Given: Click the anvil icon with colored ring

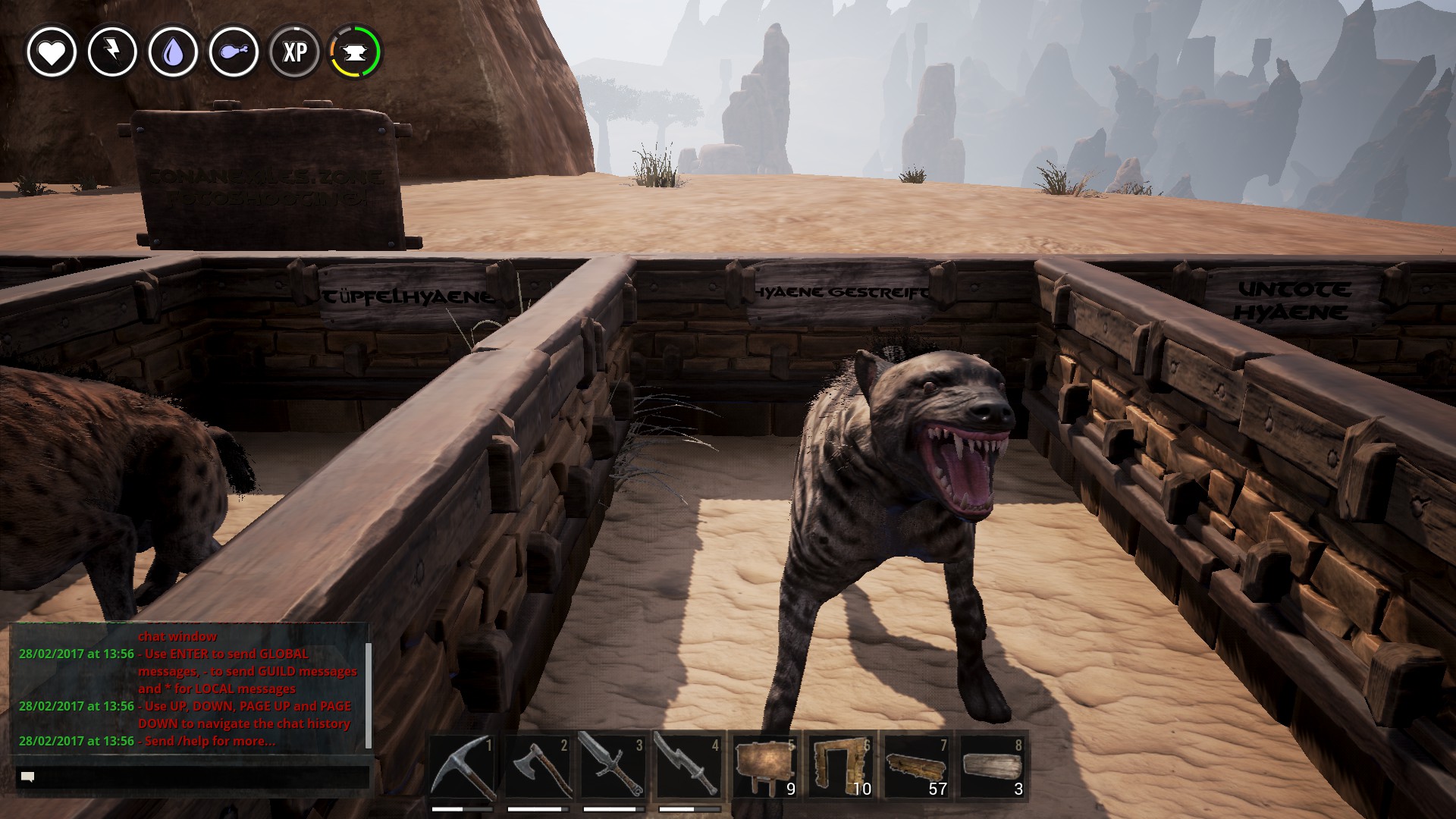Looking at the screenshot, I should (x=355, y=52).
